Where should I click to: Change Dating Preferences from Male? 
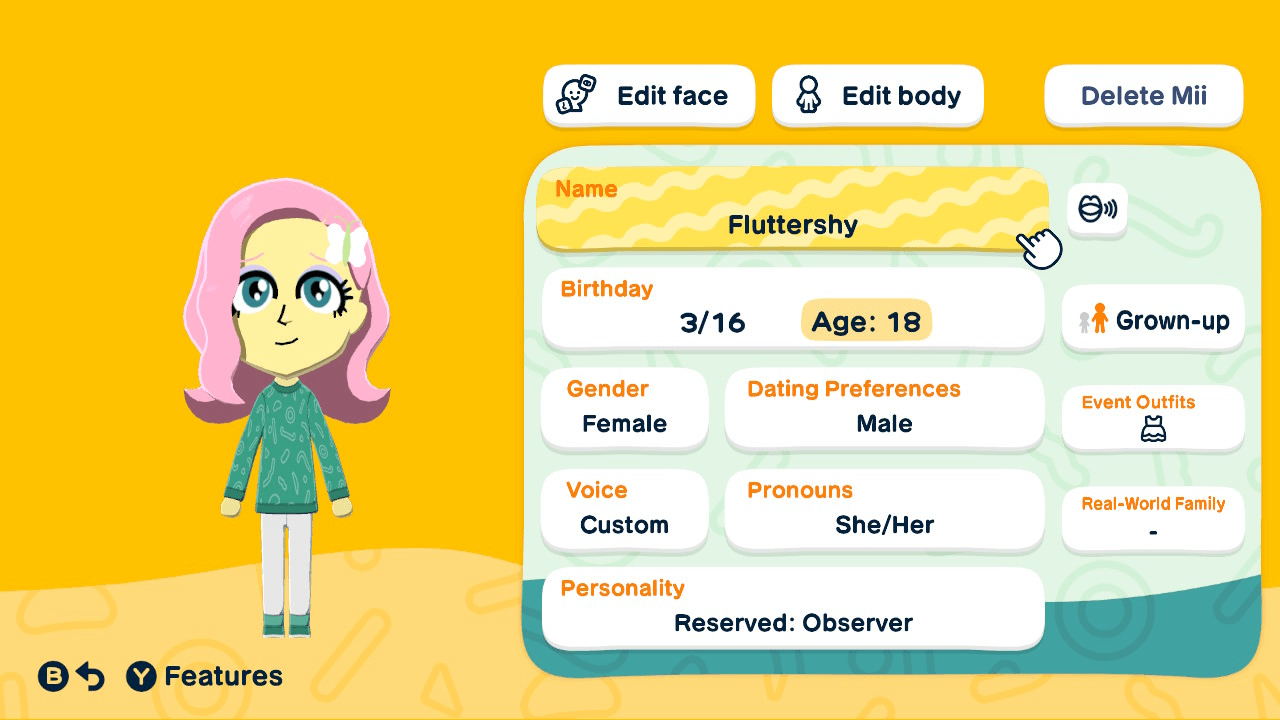884,408
